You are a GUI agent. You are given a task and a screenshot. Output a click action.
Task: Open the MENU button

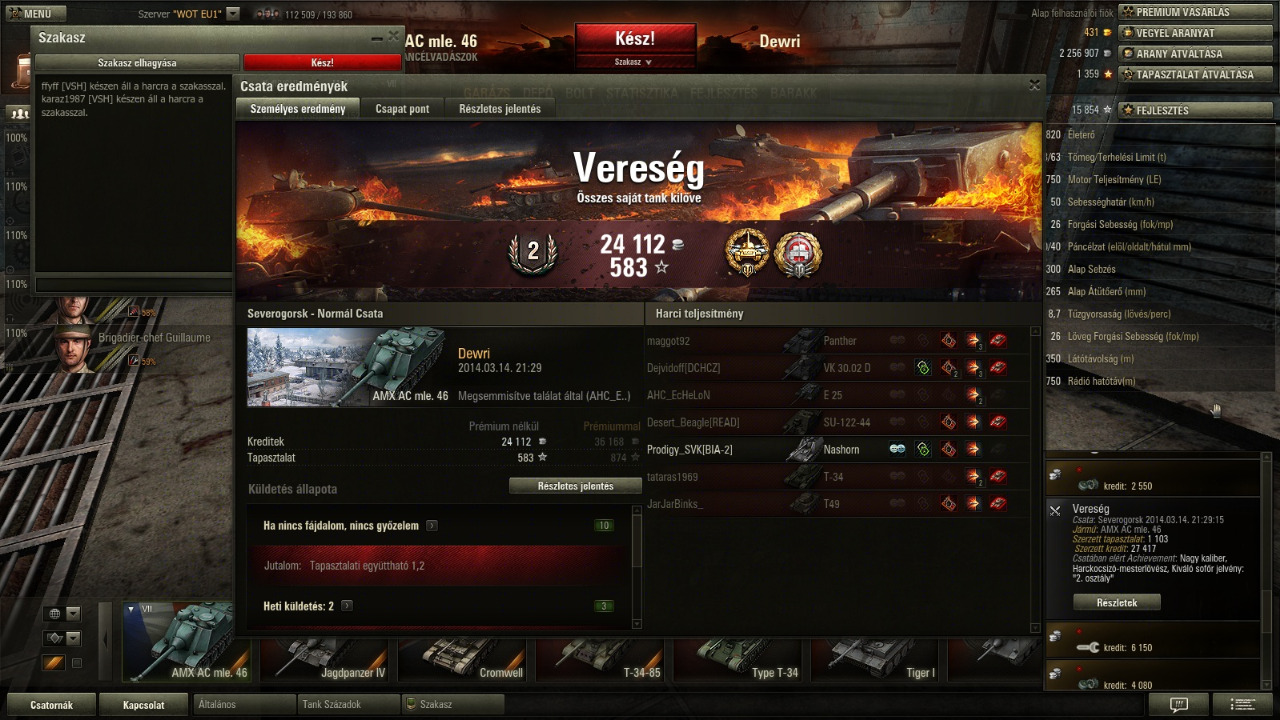pos(36,14)
